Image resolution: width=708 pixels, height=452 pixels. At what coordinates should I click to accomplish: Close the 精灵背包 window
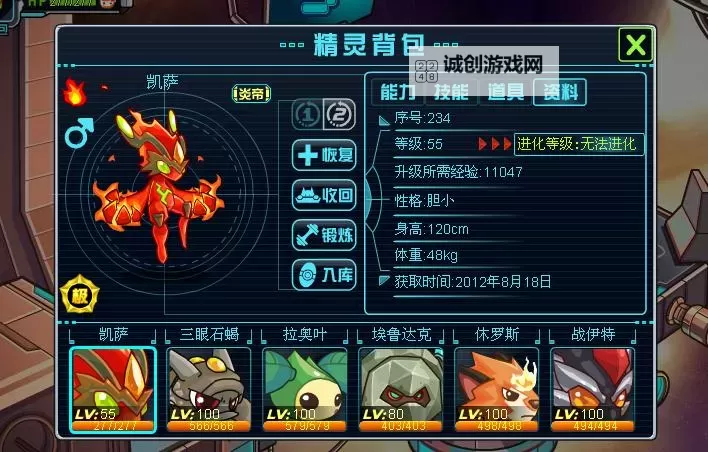pyautogui.click(x=636, y=45)
